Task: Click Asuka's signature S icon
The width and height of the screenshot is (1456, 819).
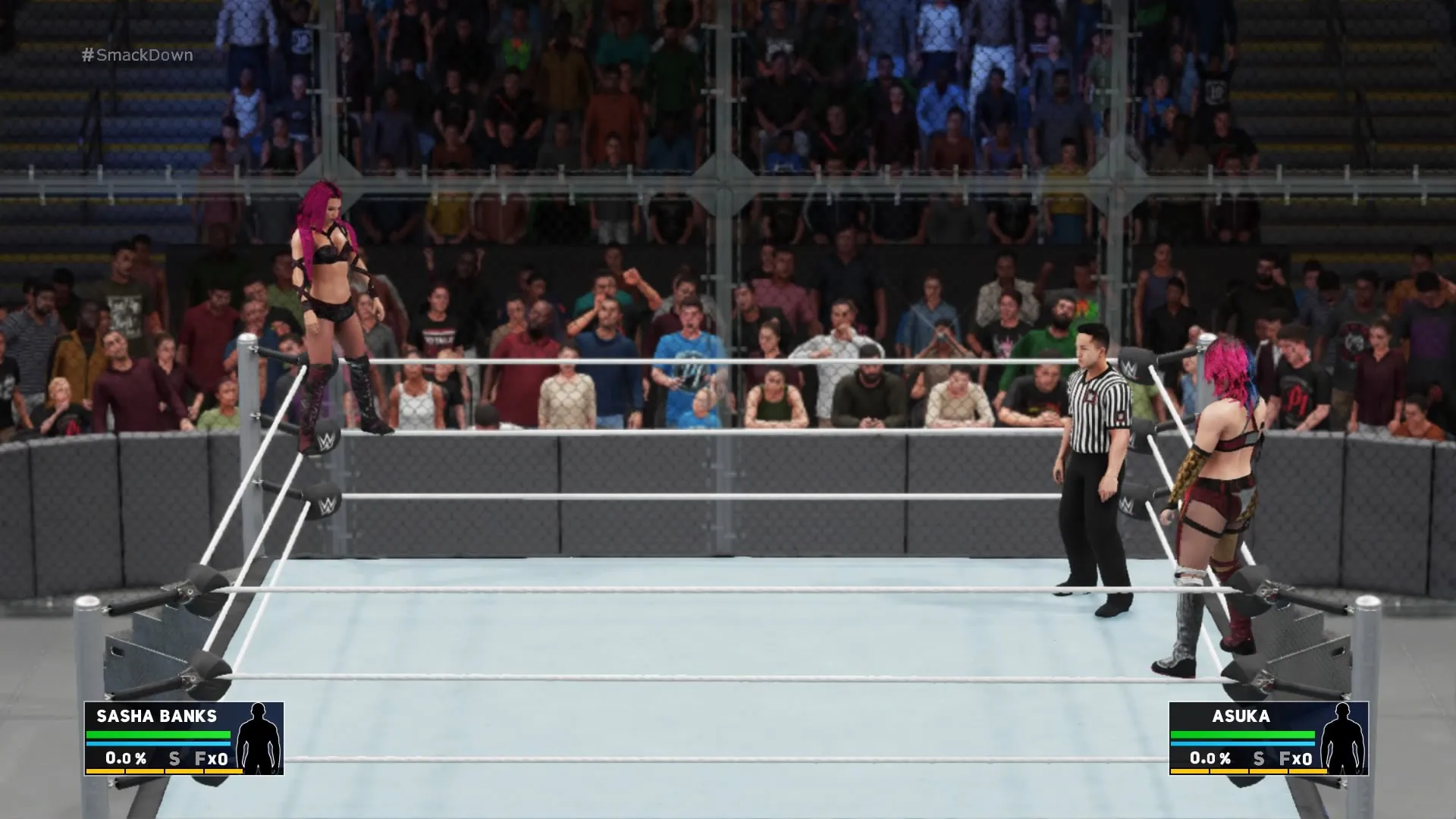Action: (x=1259, y=758)
